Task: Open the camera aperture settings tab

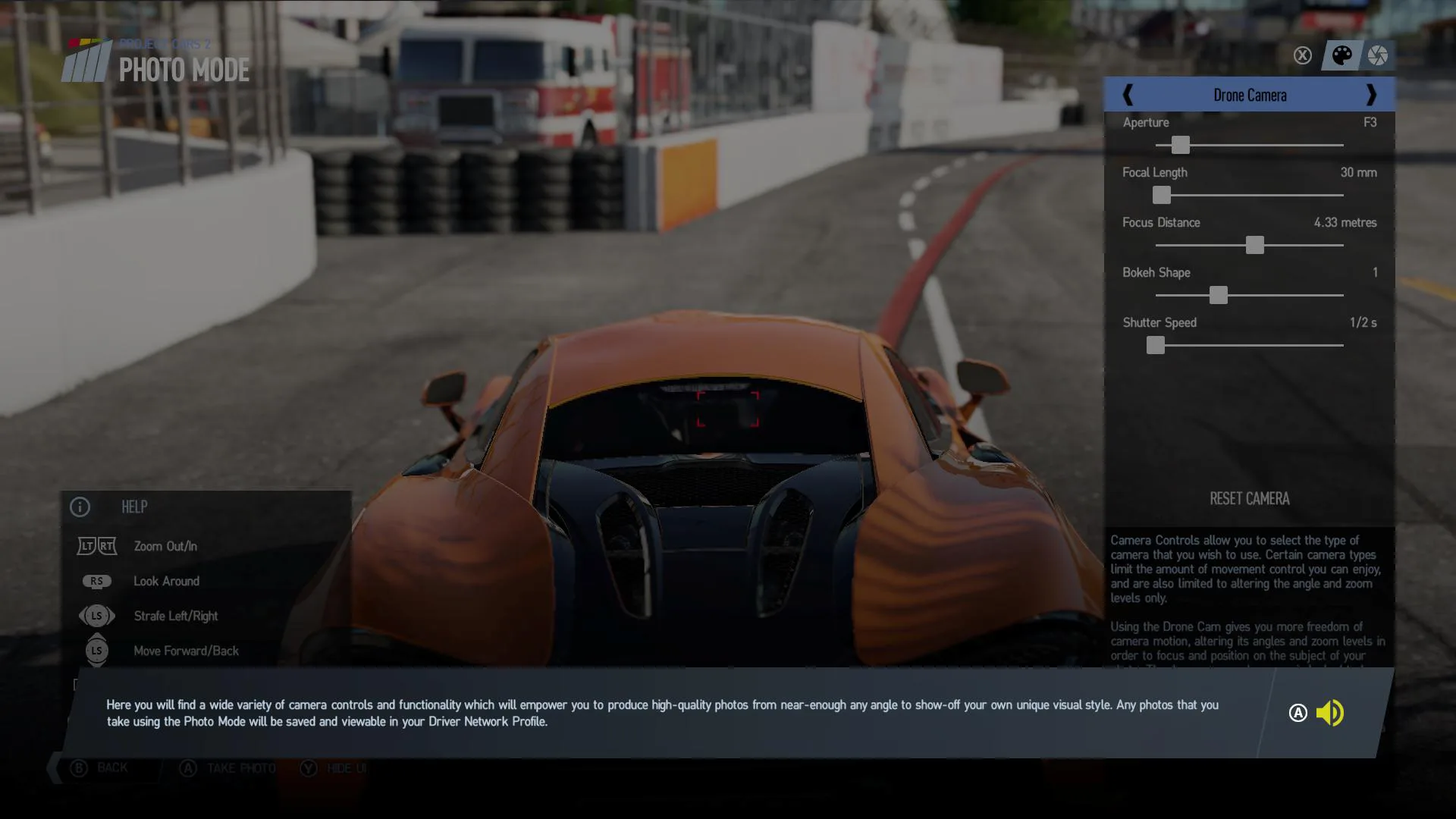Action: coord(1378,55)
